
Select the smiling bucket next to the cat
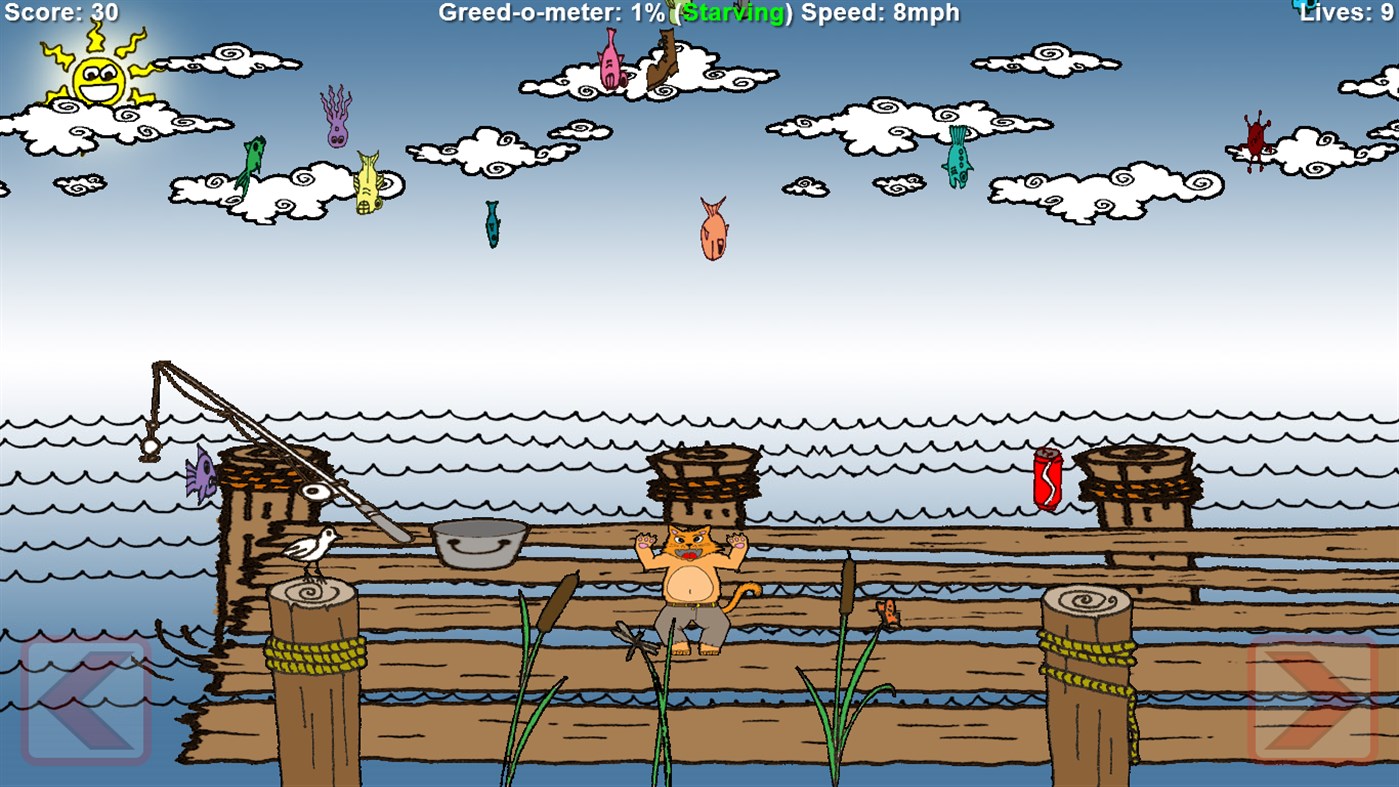(x=477, y=543)
